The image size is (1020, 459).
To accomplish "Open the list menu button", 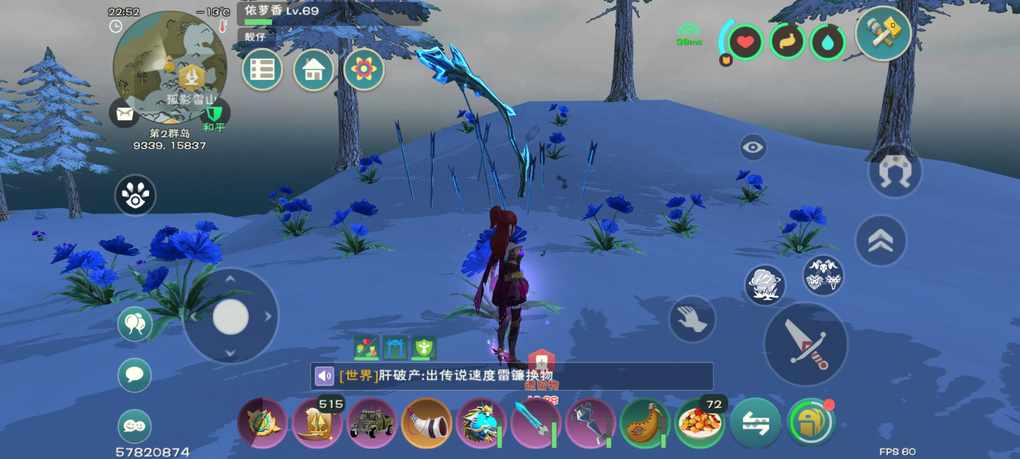I will coord(262,70).
